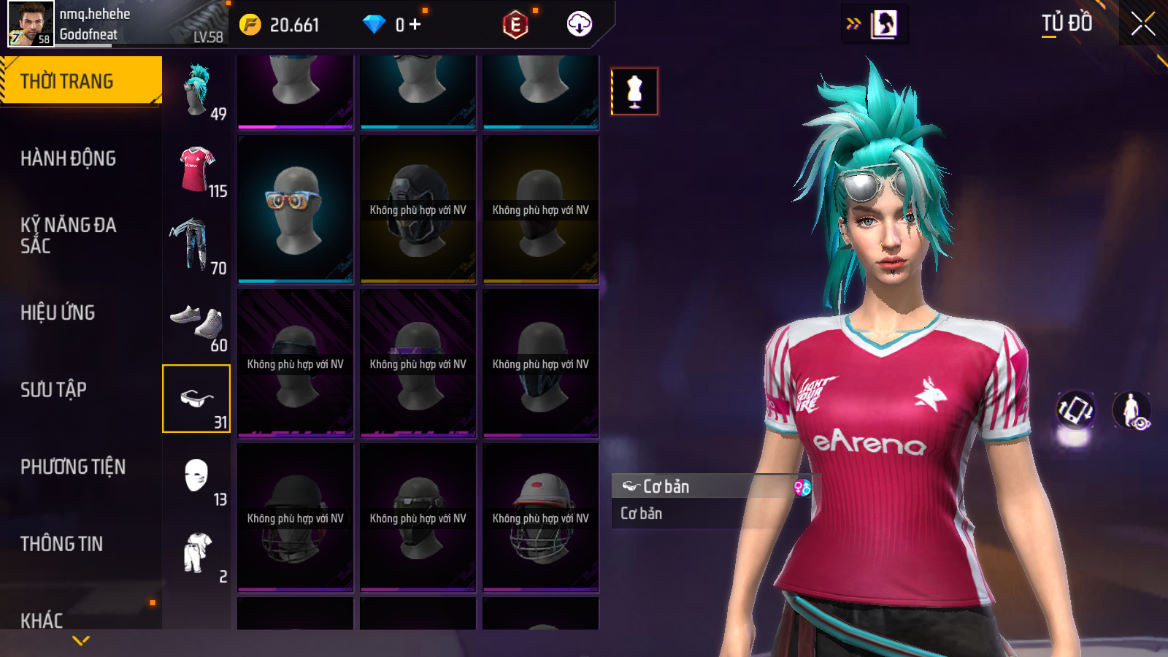
Task: Open the PHƯƠNG TIỆN section
Action: (x=73, y=466)
